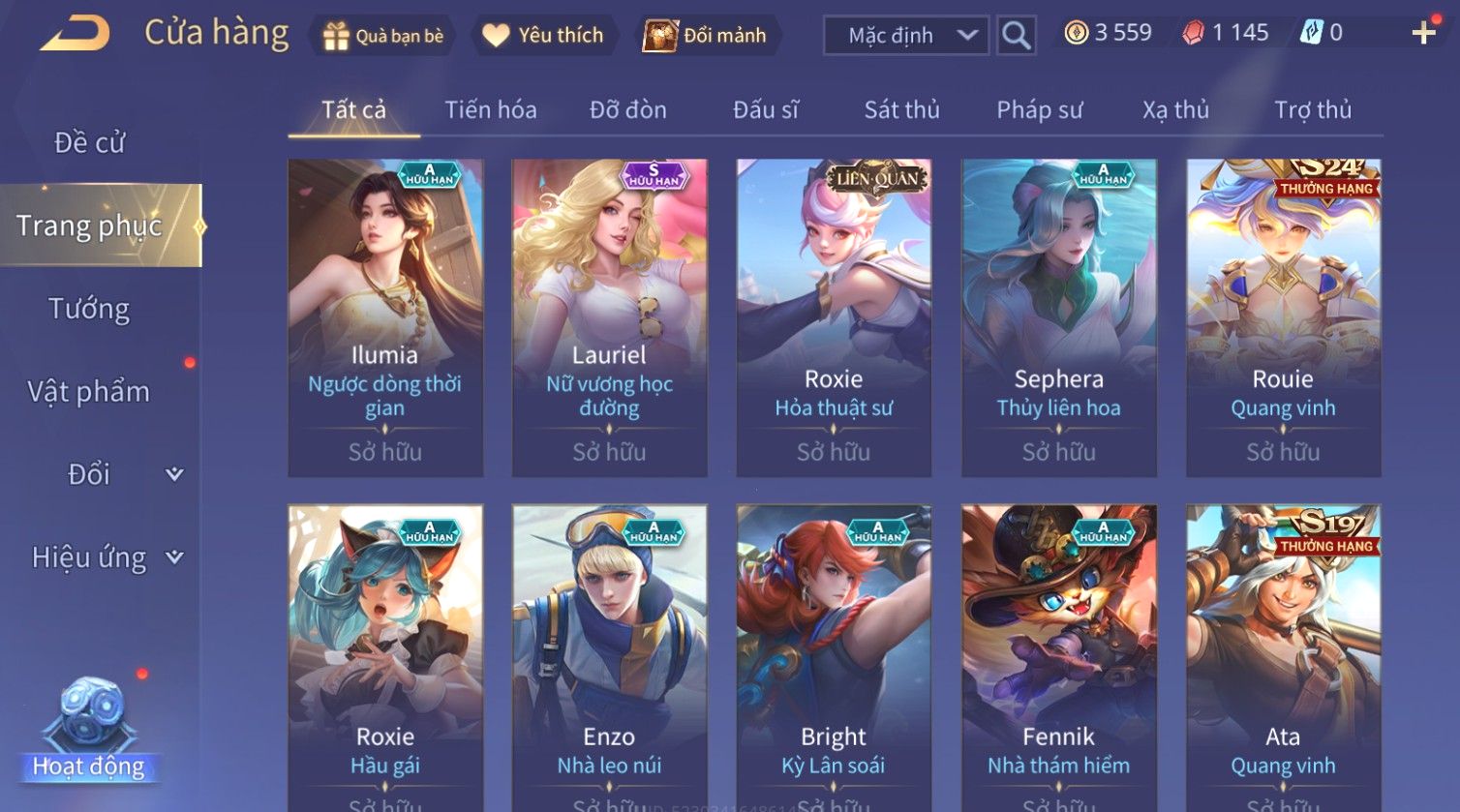Viewport: 1460px width, 812px height.
Task: Expand the Mặc định sort dropdown
Action: (x=905, y=36)
